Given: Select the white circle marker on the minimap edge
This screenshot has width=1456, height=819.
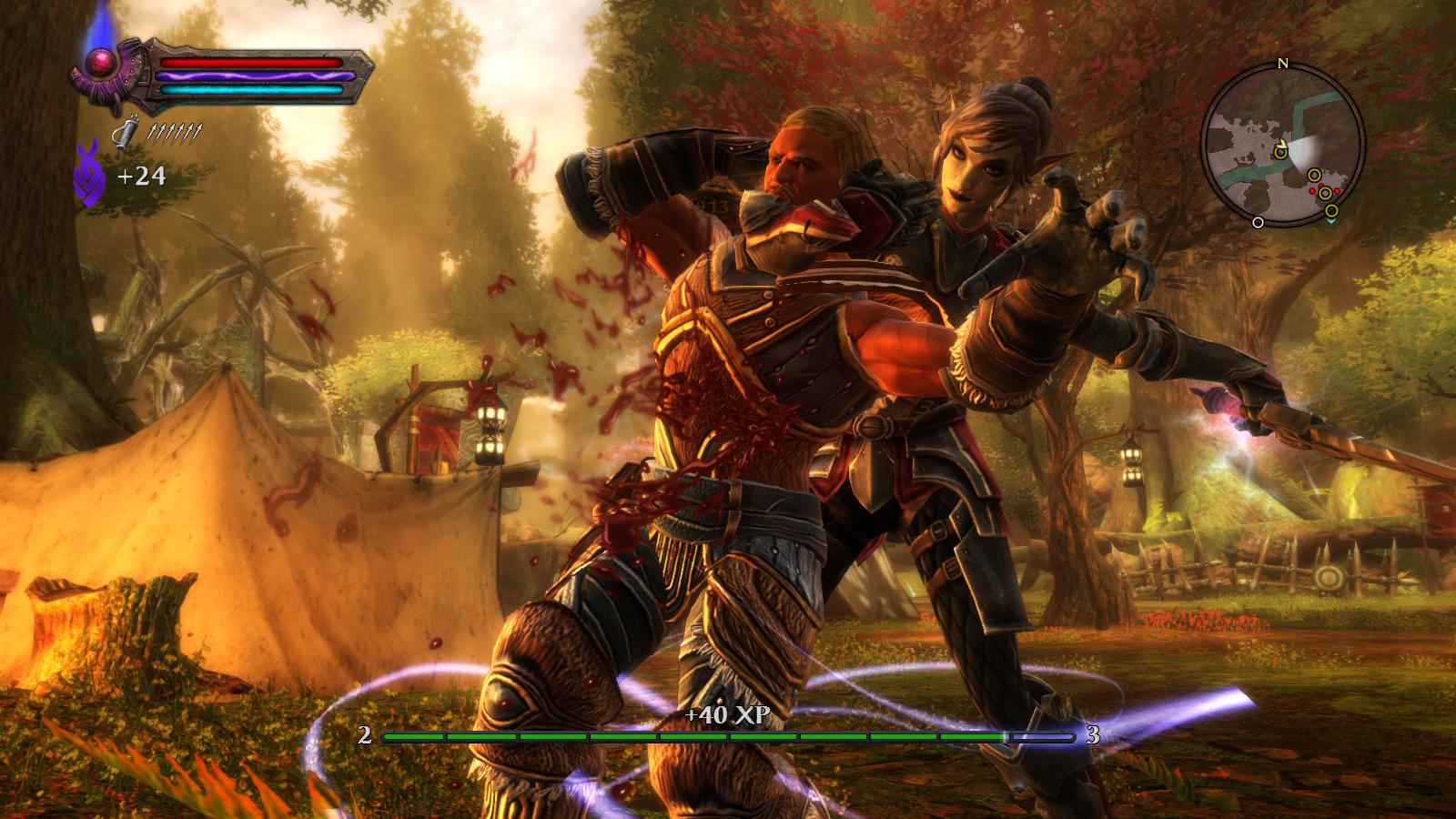Looking at the screenshot, I should tap(1258, 221).
